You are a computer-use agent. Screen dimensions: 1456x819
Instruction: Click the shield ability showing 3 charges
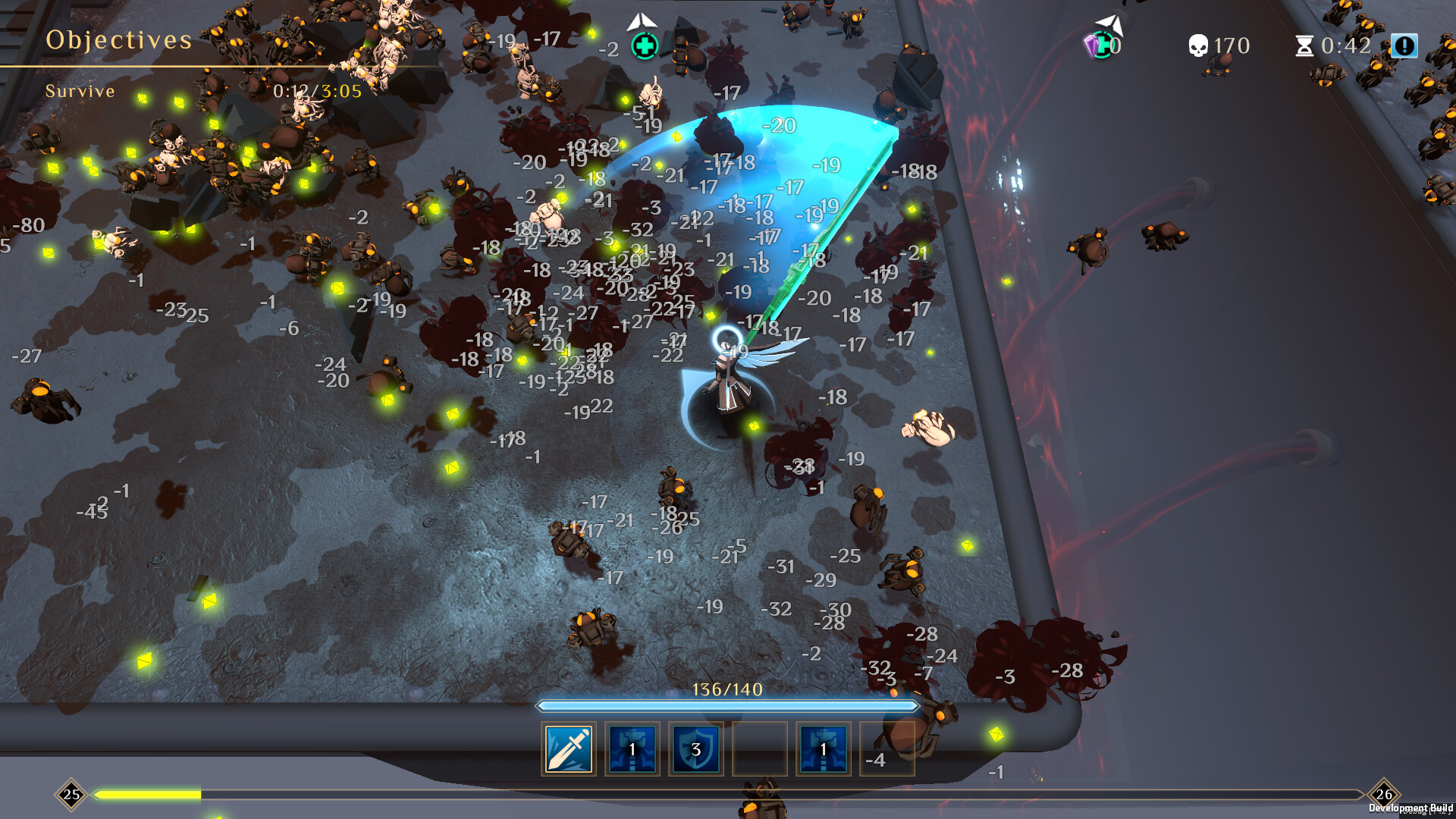click(695, 749)
